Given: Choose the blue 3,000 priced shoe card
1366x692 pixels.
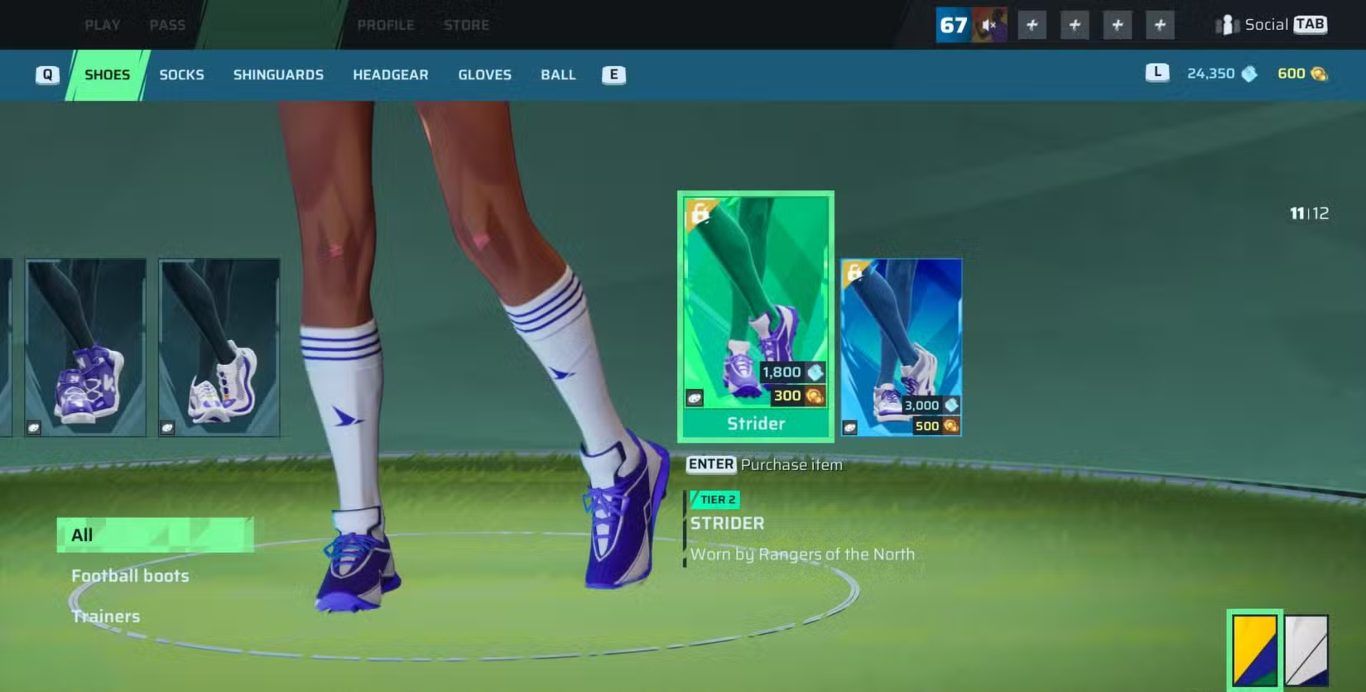Looking at the screenshot, I should (x=901, y=347).
